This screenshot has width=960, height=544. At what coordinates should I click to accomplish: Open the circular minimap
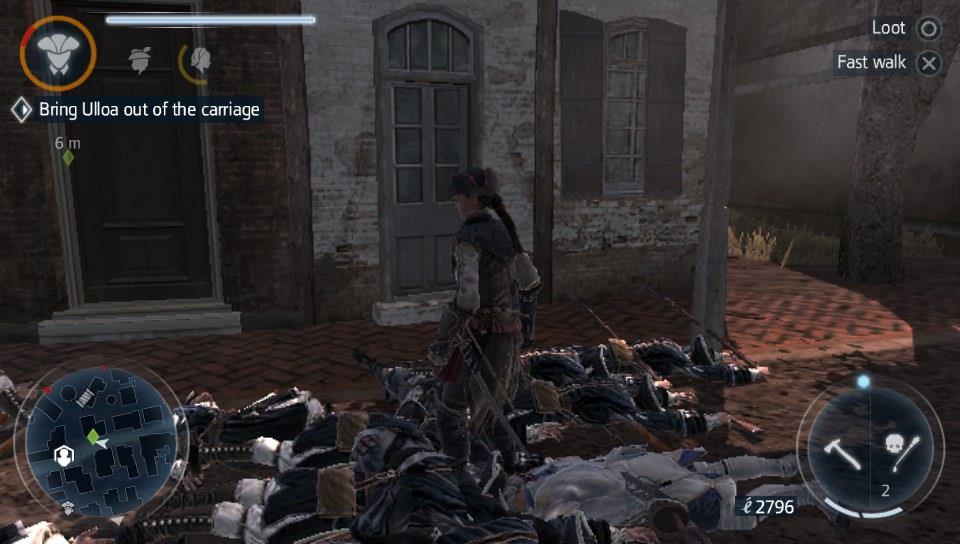pos(100,441)
